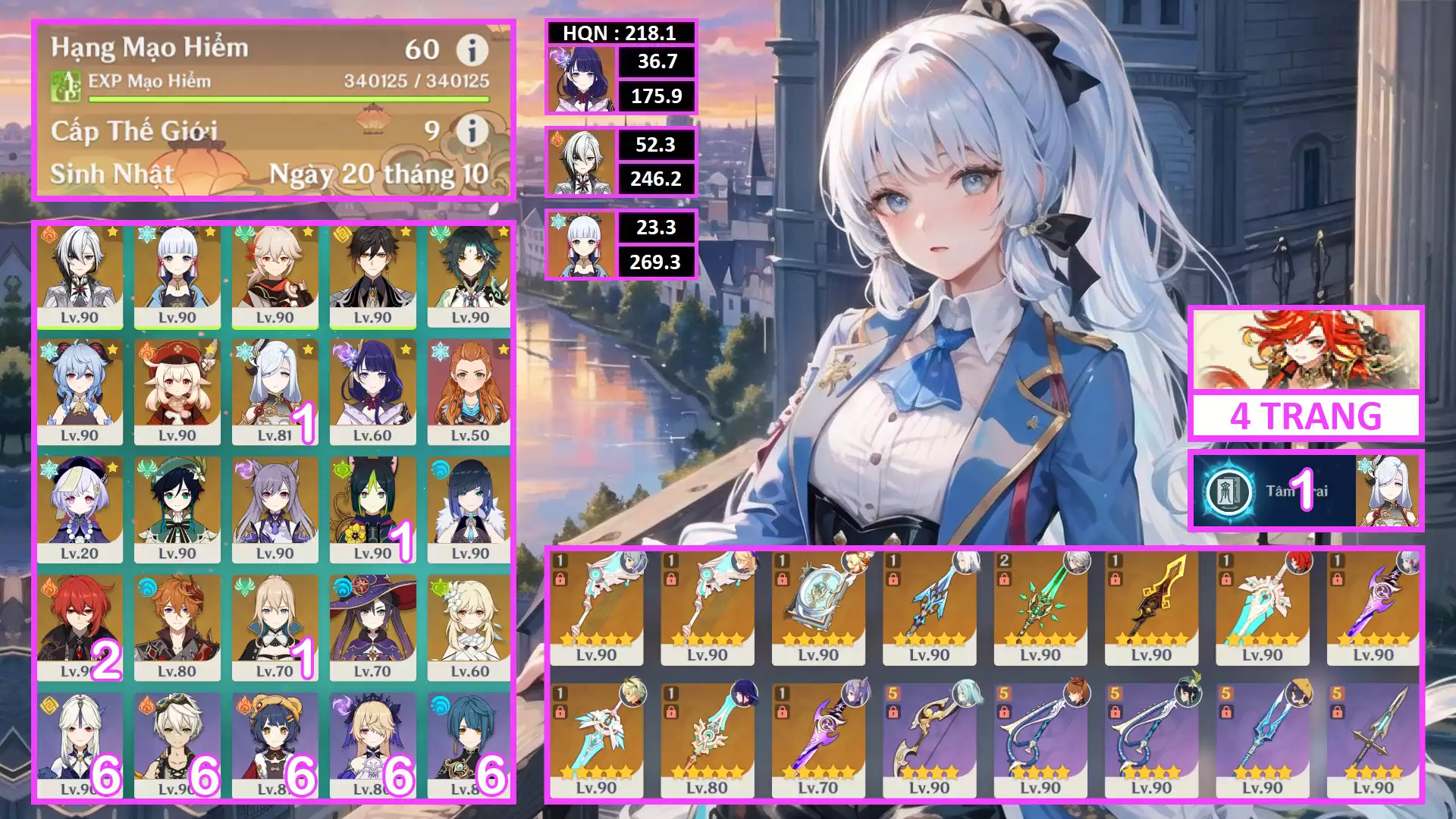This screenshot has height=819, width=1456.
Task: Select Klee's character card
Action: point(177,392)
